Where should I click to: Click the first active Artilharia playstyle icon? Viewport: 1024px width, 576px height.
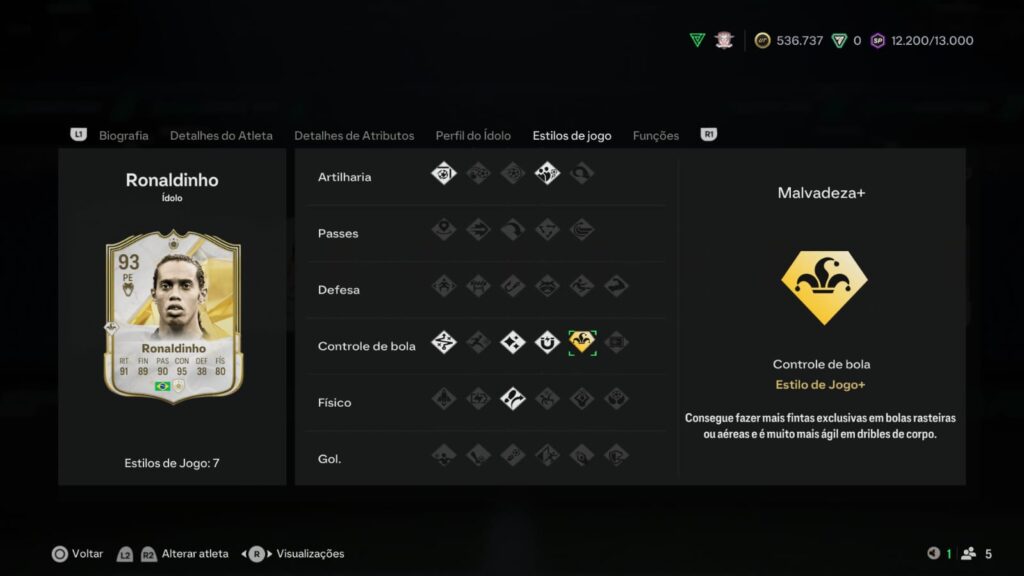pyautogui.click(x=444, y=173)
